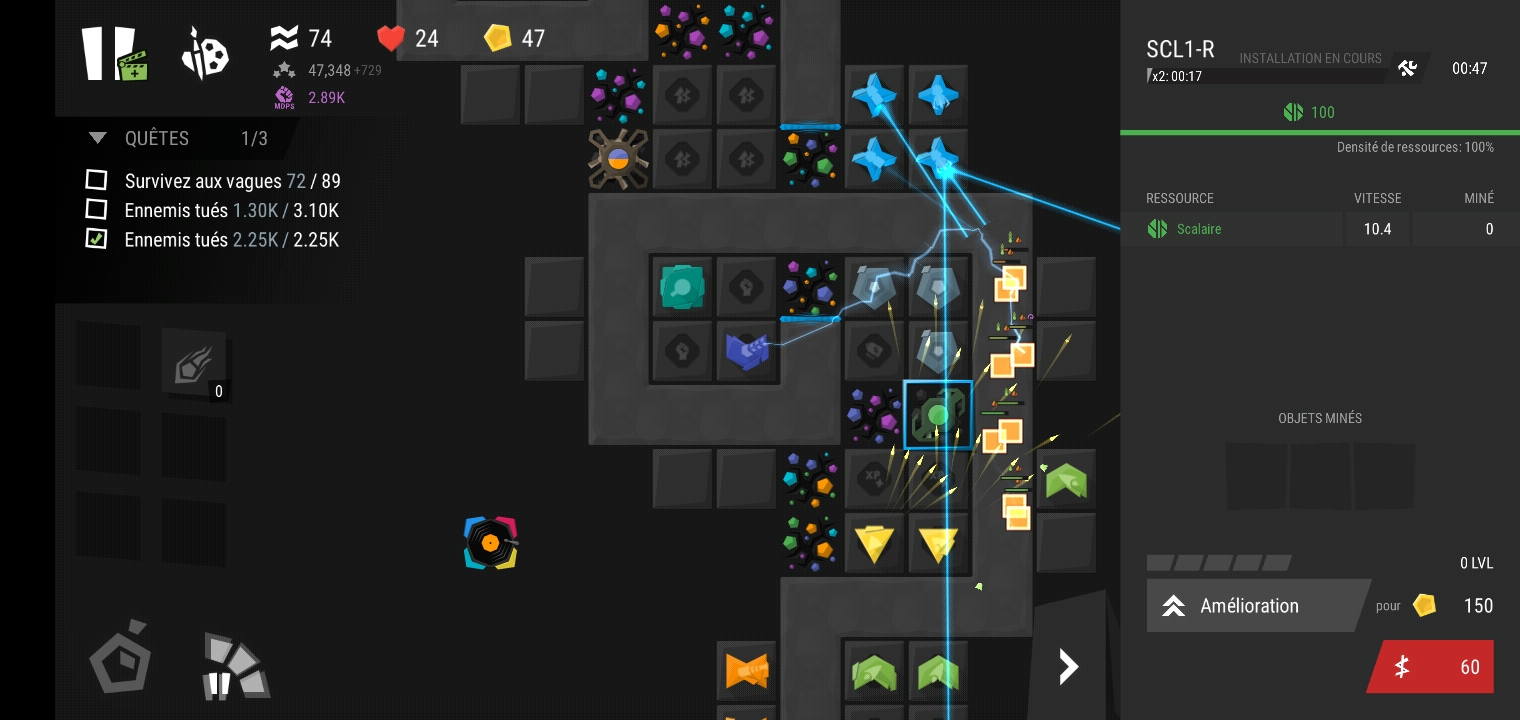
Task: Select the pentagon-shaped icon at bottom left
Action: point(121,658)
